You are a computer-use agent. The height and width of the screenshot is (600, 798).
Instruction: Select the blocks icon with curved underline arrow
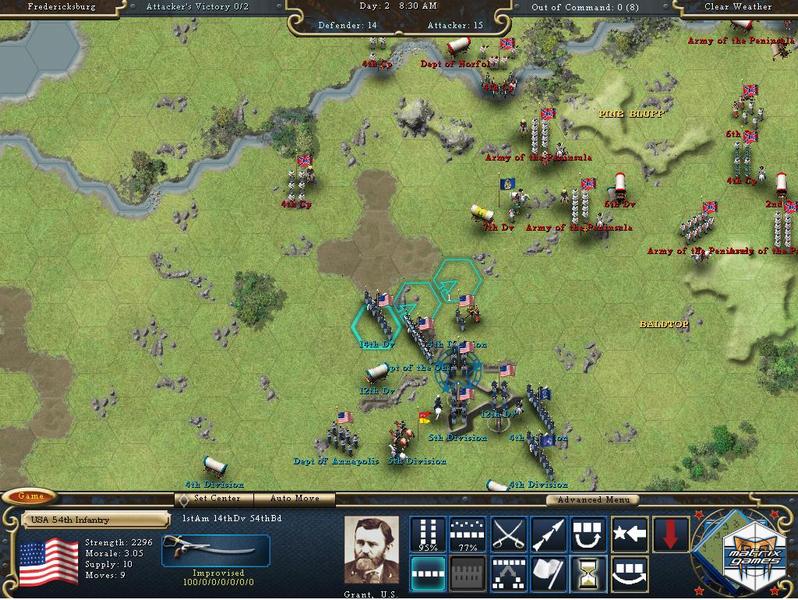click(x=629, y=573)
